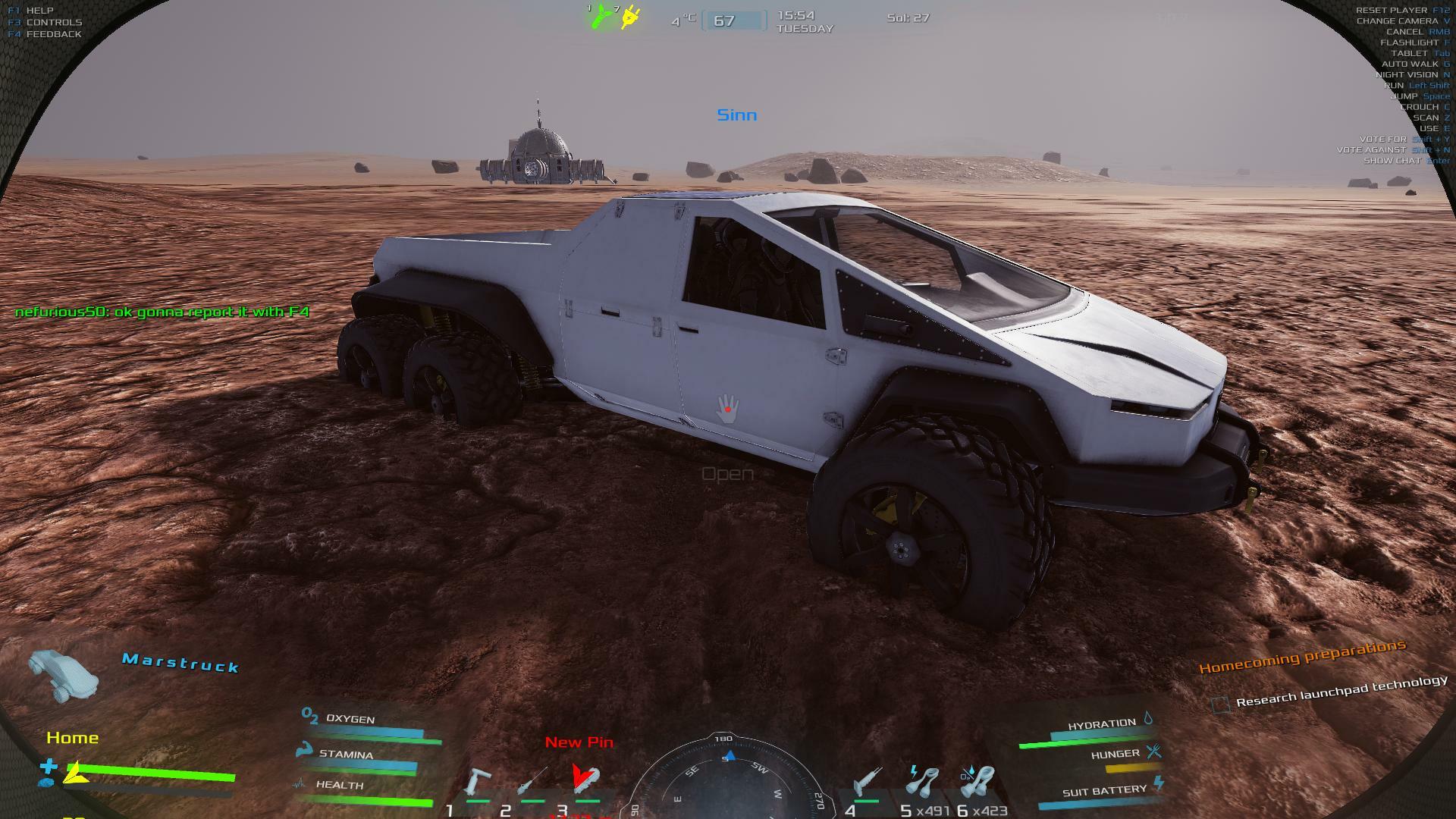Click the compass dial
The image size is (1456, 819).
(x=726, y=781)
